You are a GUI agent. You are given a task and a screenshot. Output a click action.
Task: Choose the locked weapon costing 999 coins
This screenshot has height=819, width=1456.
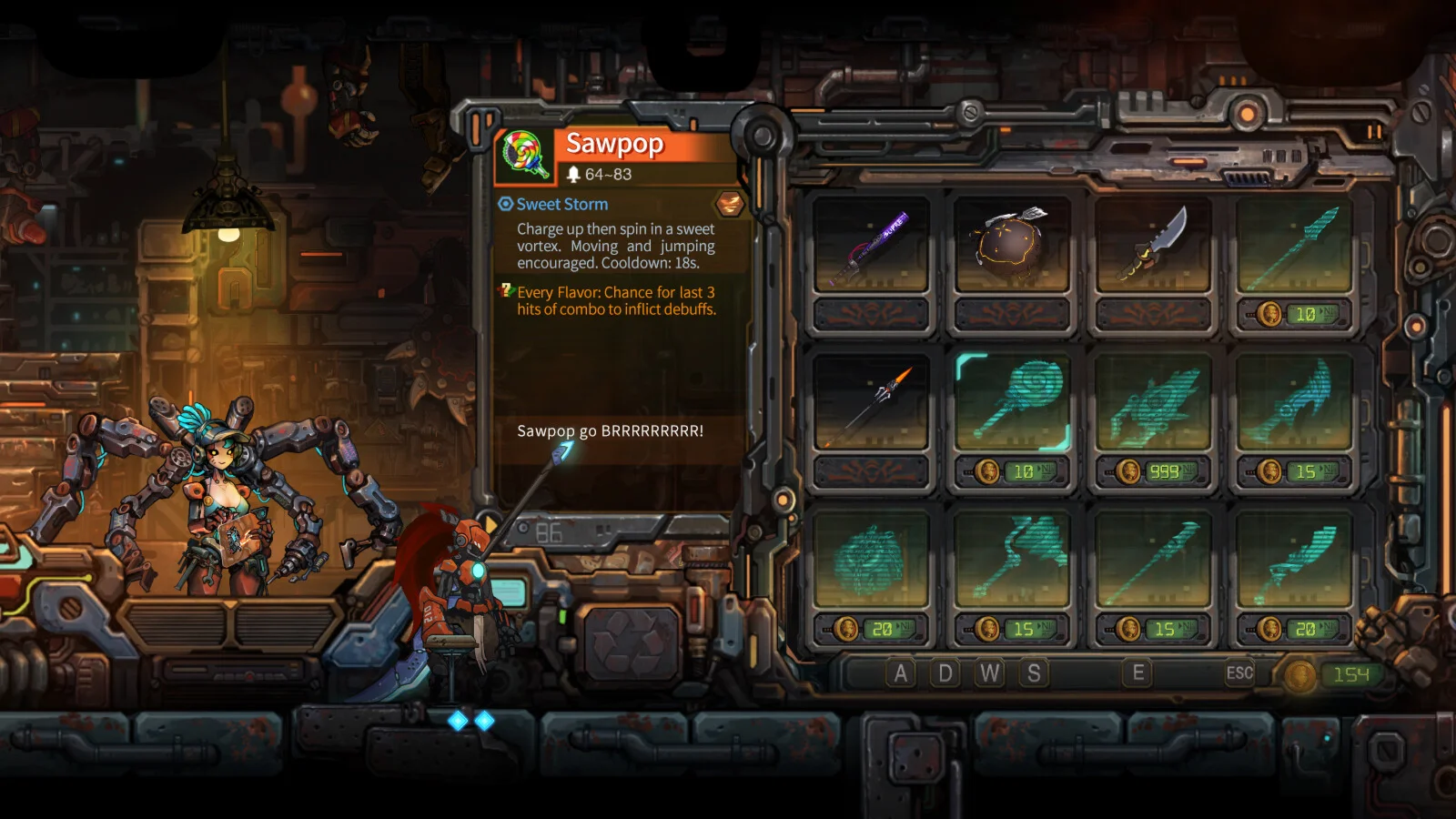tap(1153, 401)
